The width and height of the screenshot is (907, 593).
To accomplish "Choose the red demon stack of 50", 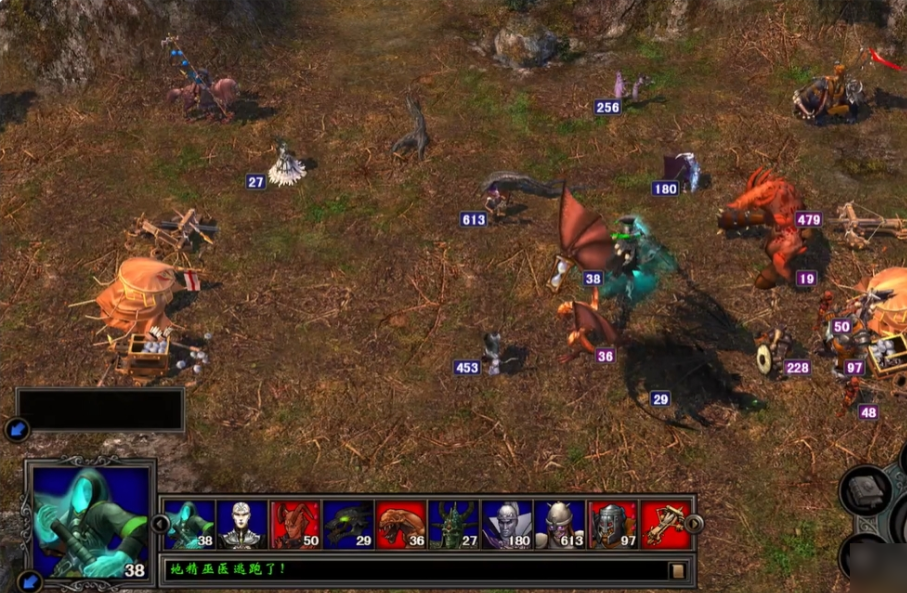I will click(x=295, y=525).
